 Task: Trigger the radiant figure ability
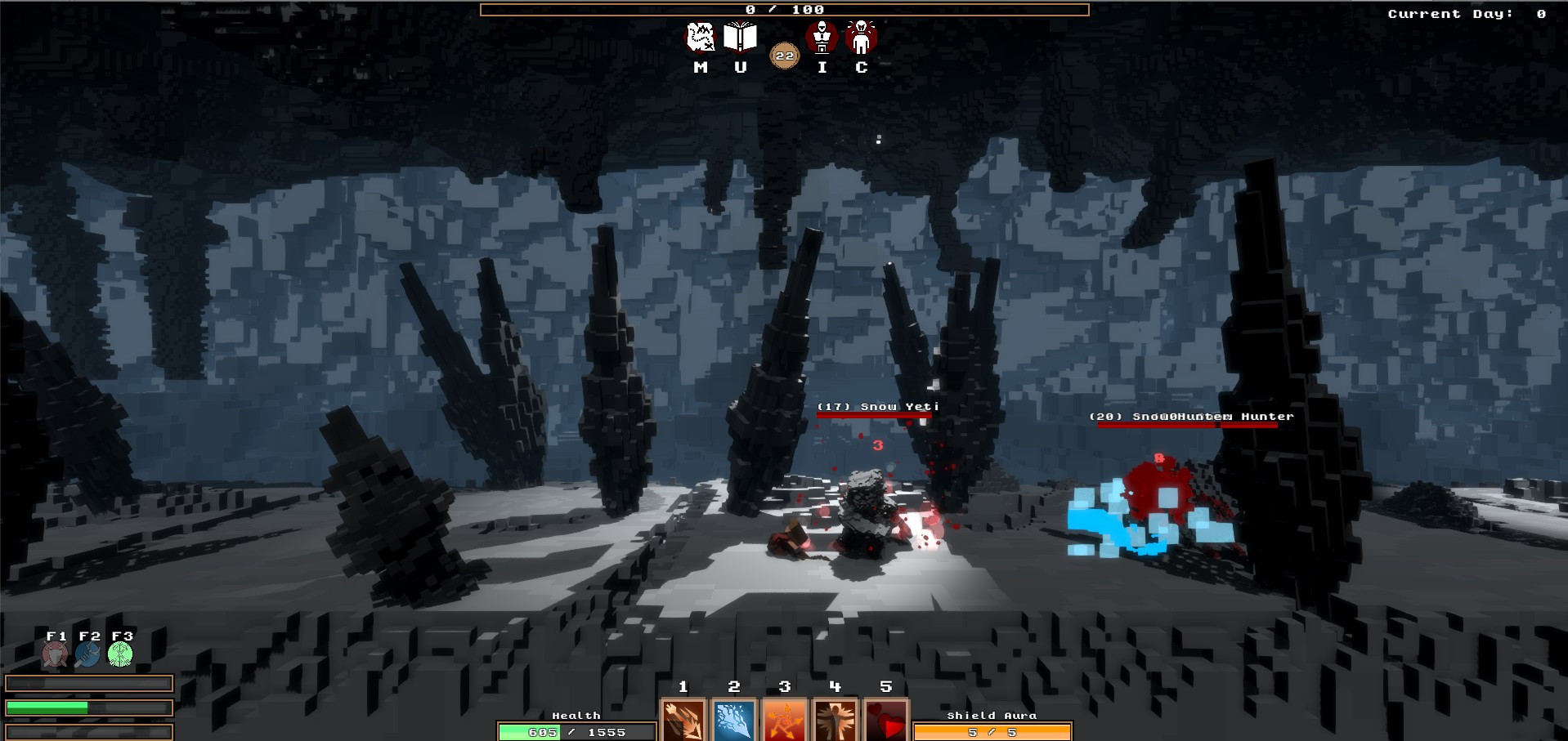(x=836, y=721)
